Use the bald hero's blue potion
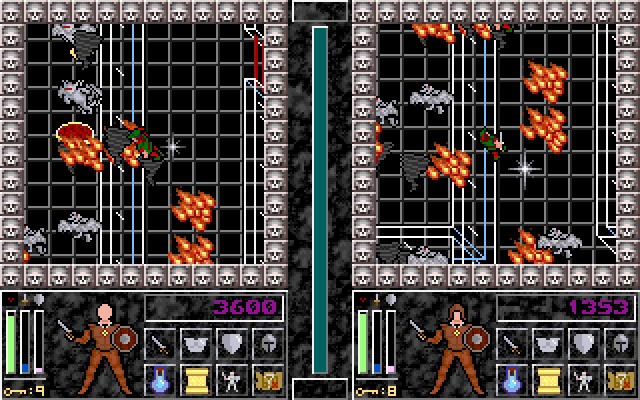The width and height of the screenshot is (640, 400). pos(160,380)
